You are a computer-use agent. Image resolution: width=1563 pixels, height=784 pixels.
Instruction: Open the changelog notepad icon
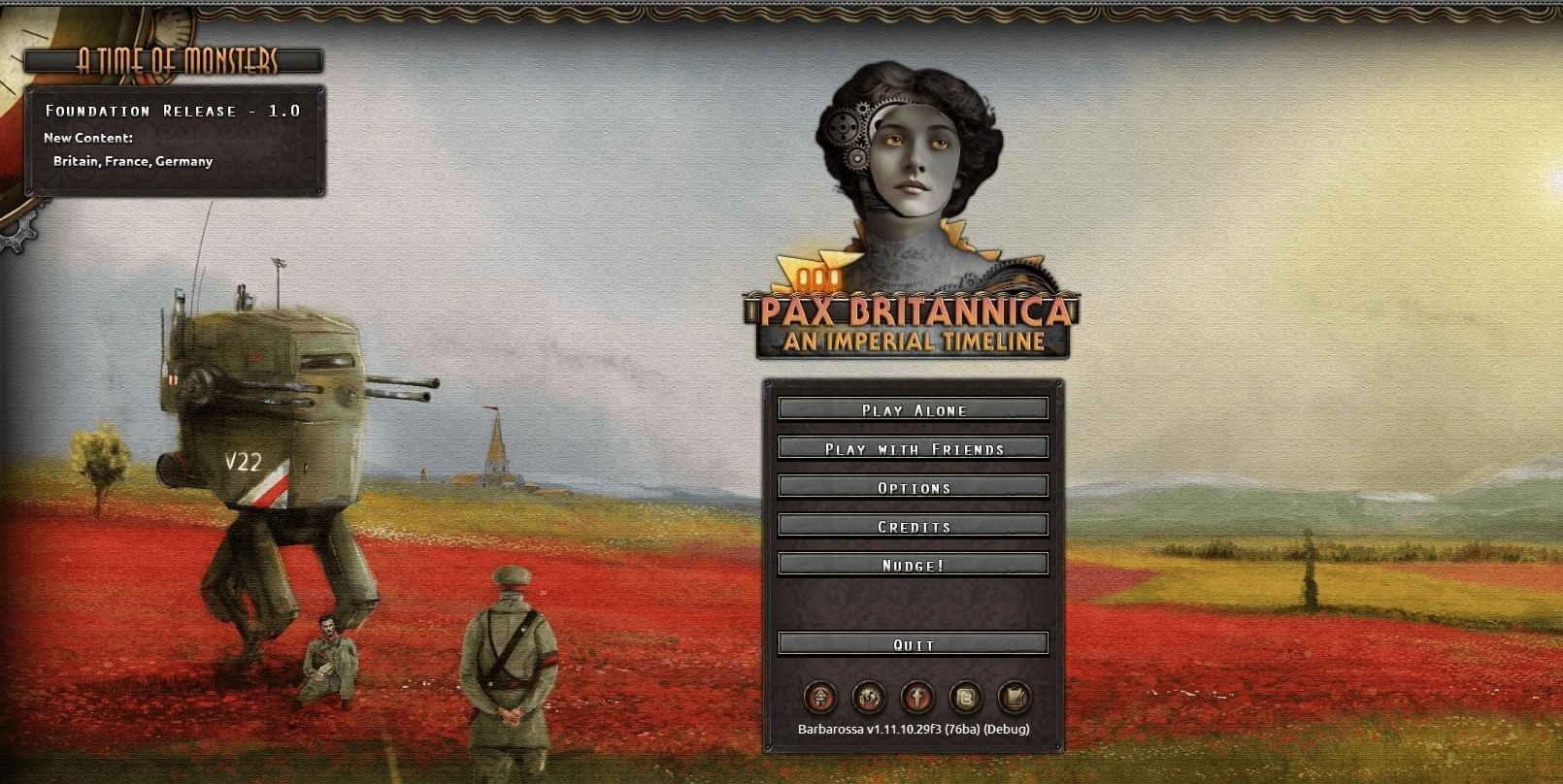pyautogui.click(x=1013, y=697)
